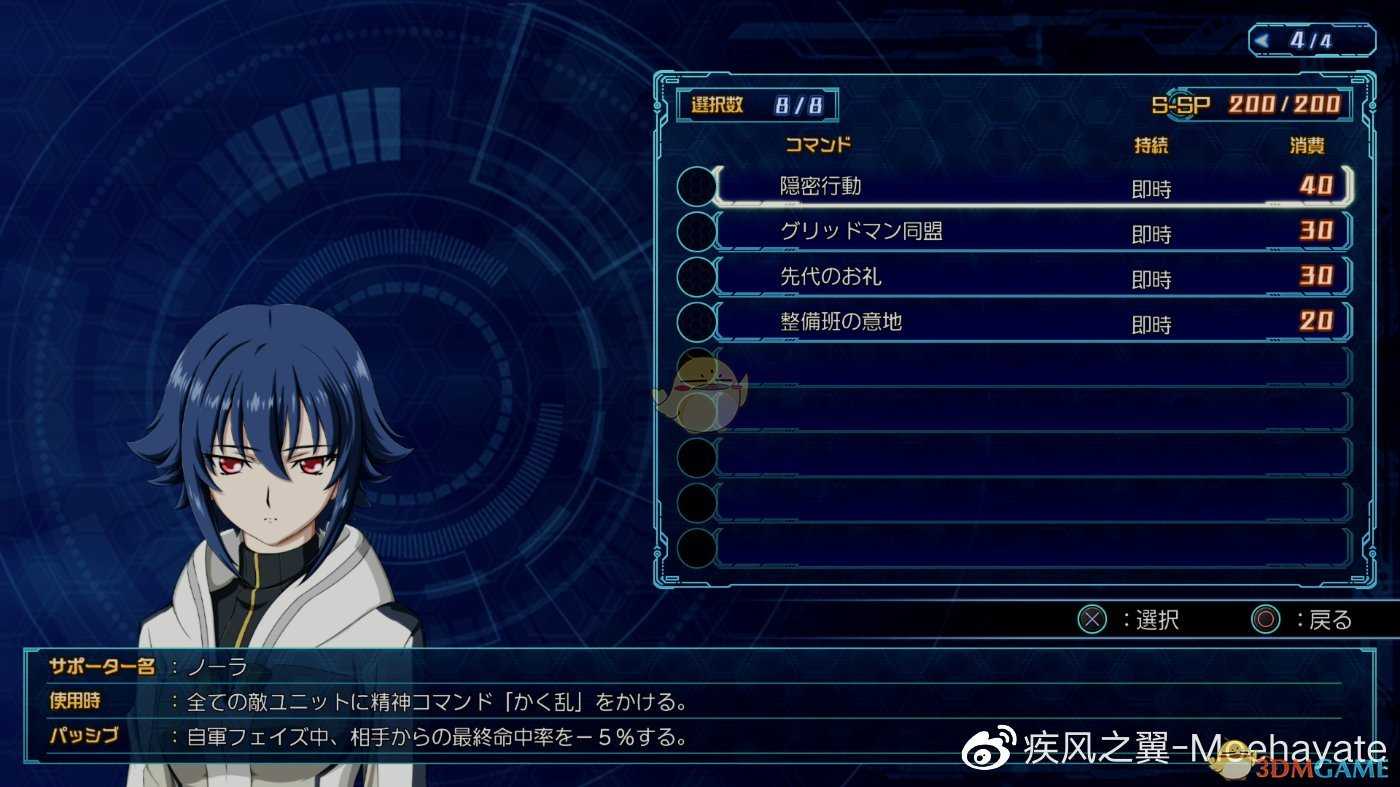Image resolution: width=1400 pixels, height=787 pixels.
Task: Toggle the selection circle beside 整備班の意地
Action: 697,322
